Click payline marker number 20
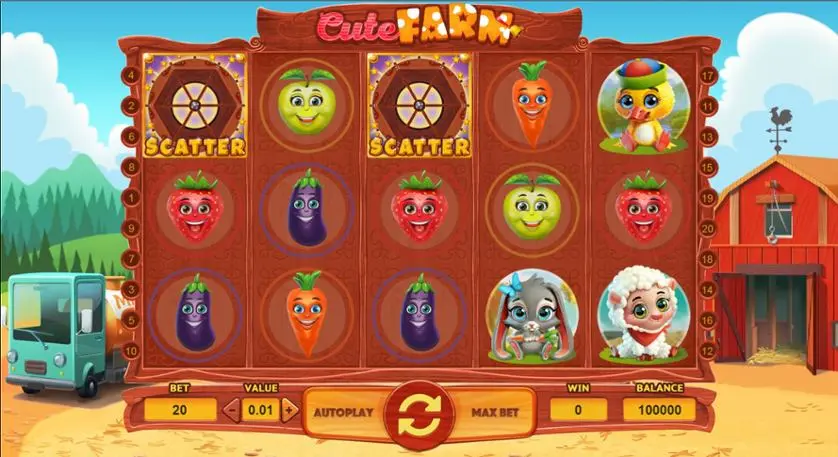838x457 pixels. coord(707,228)
